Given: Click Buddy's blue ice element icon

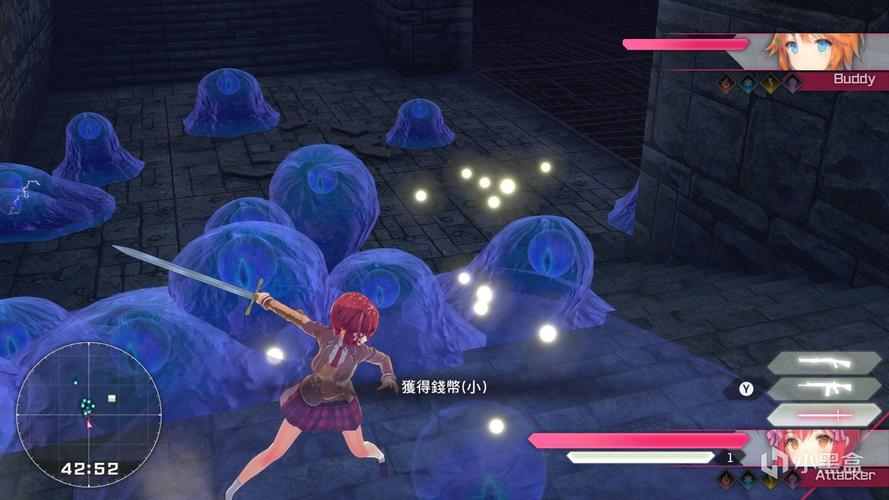Looking at the screenshot, I should [749, 85].
